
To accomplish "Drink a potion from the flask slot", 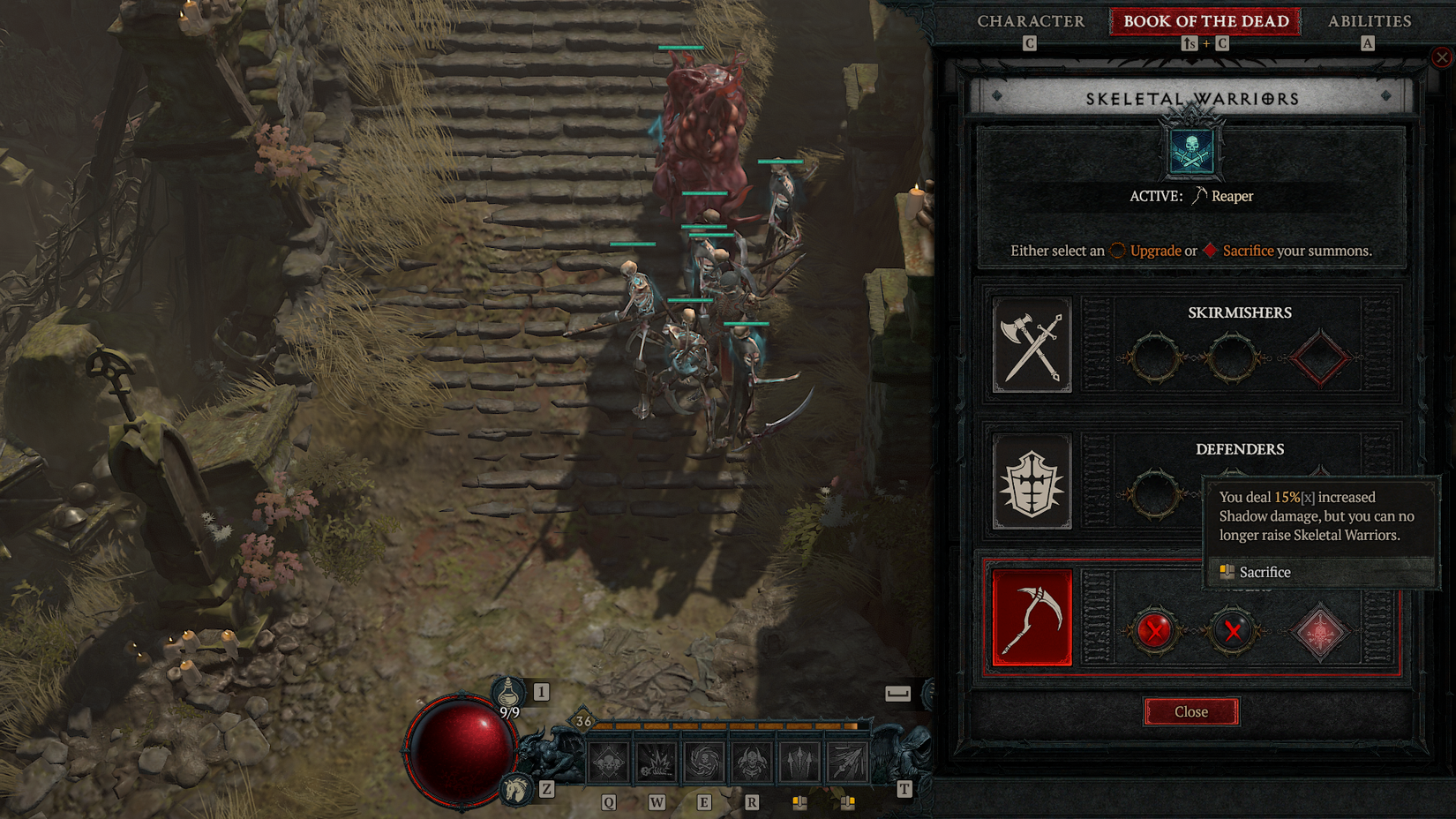I will [x=510, y=692].
